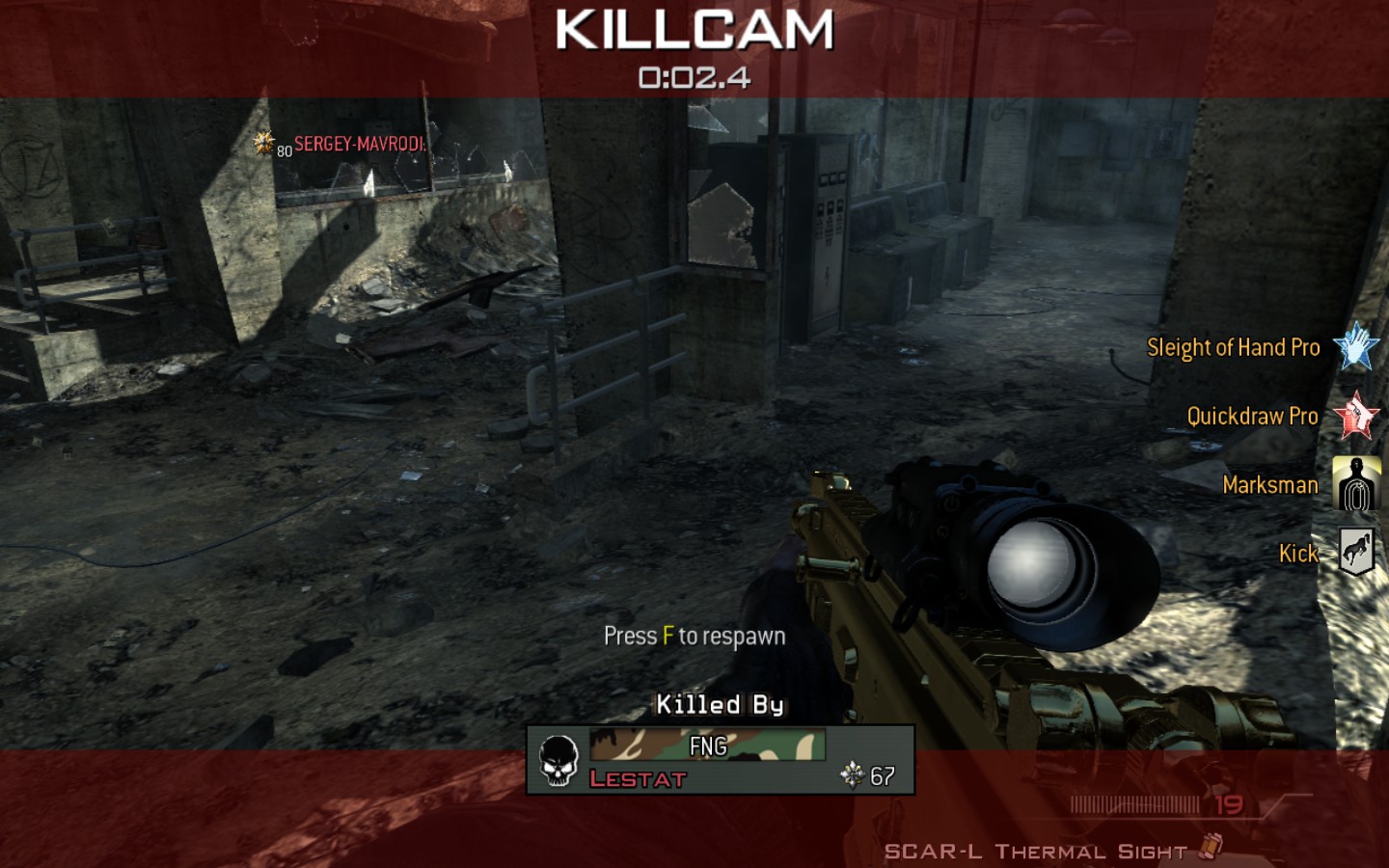Choose the Kick proficiency horse icon
This screenshot has height=868, width=1389.
1355,553
